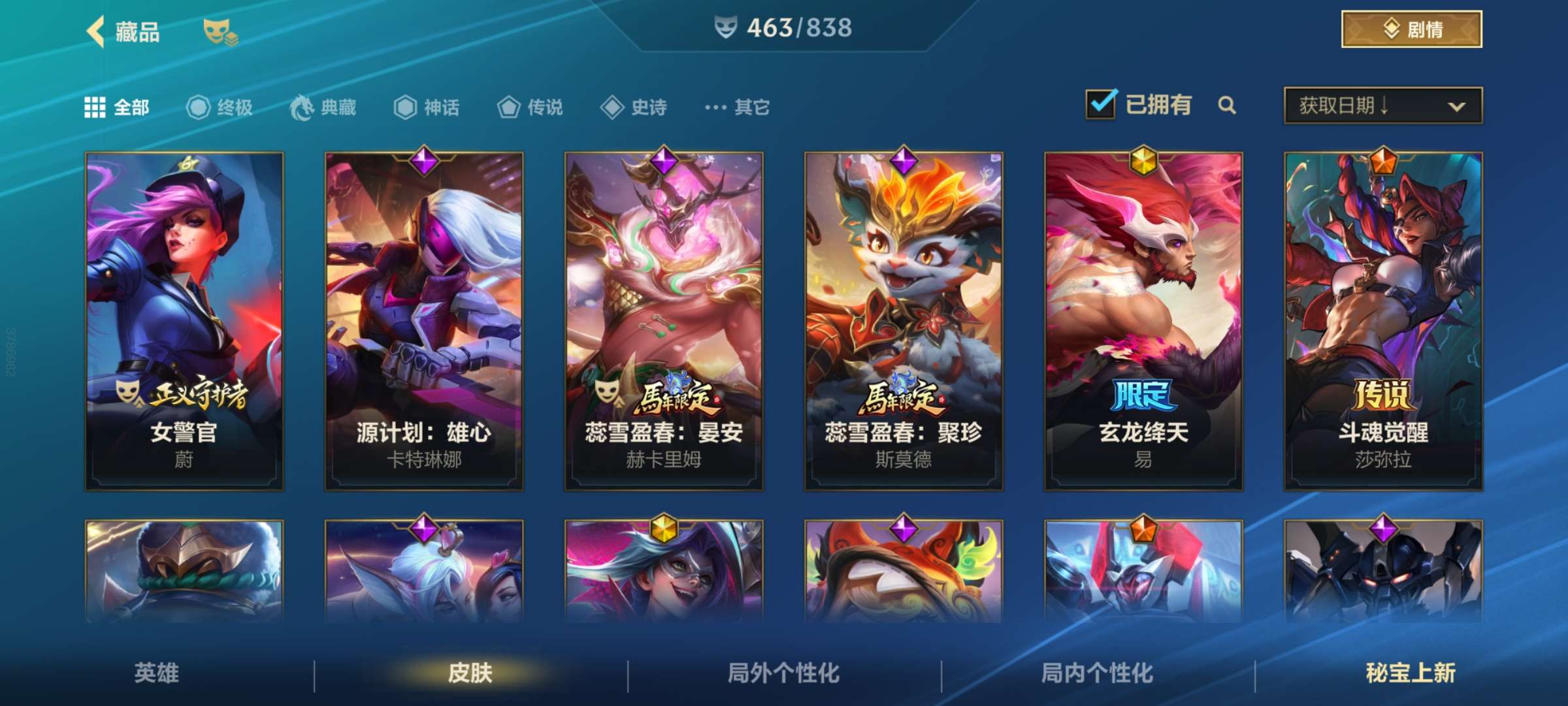Image resolution: width=1568 pixels, height=706 pixels.
Task: Select the 传说 rarity filter icon
Action: coord(506,107)
